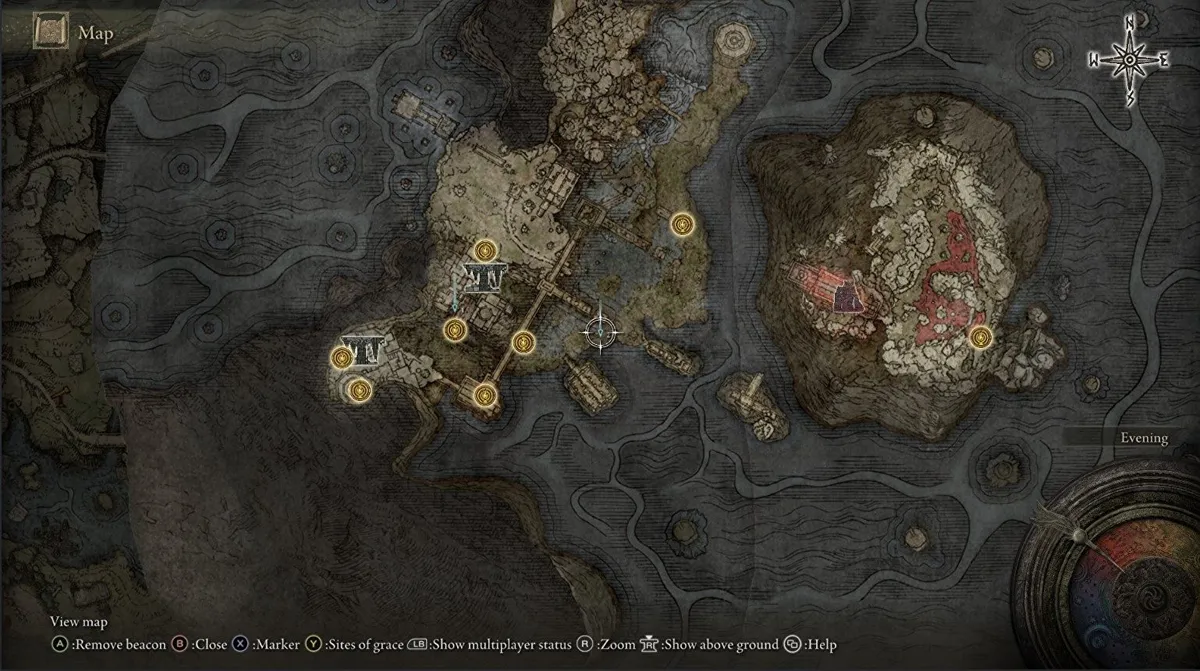Select the site of grace on the eastern island

pos(979,338)
